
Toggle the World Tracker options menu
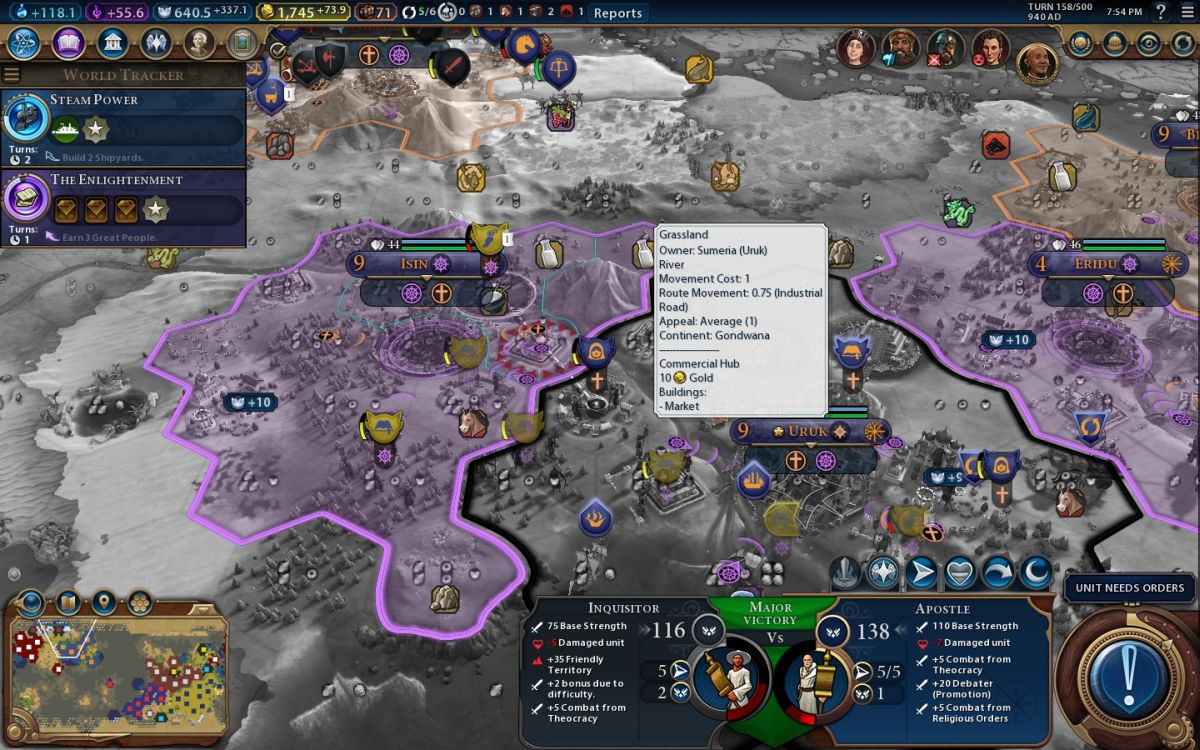pos(12,75)
